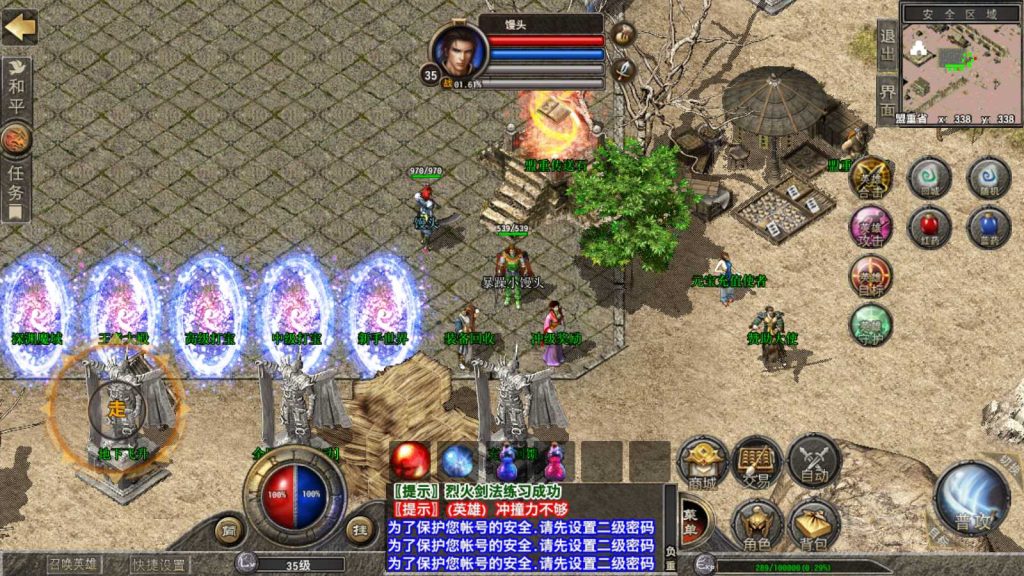Screen dimensions: 1024x576
Task: Use the 随机 random teleport scroll
Action: click(x=988, y=178)
